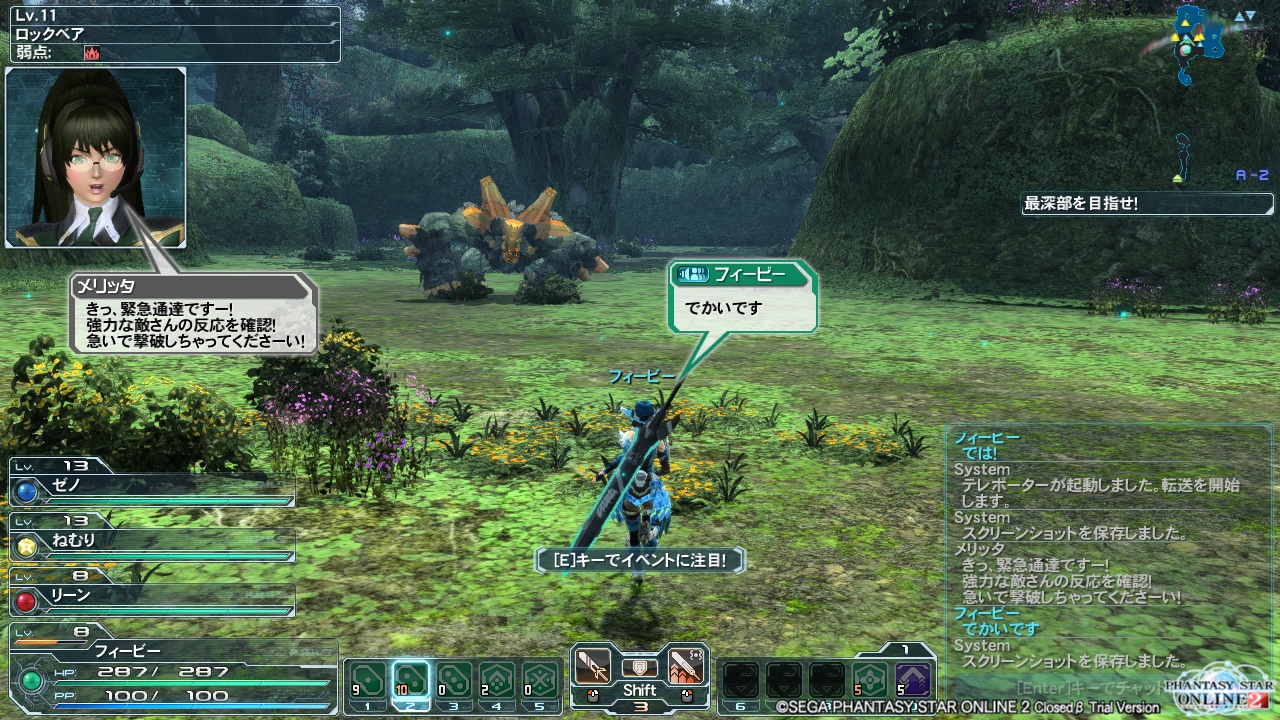Select the hotbar slot 4 item
The width and height of the screenshot is (1280, 720).
pos(497,681)
